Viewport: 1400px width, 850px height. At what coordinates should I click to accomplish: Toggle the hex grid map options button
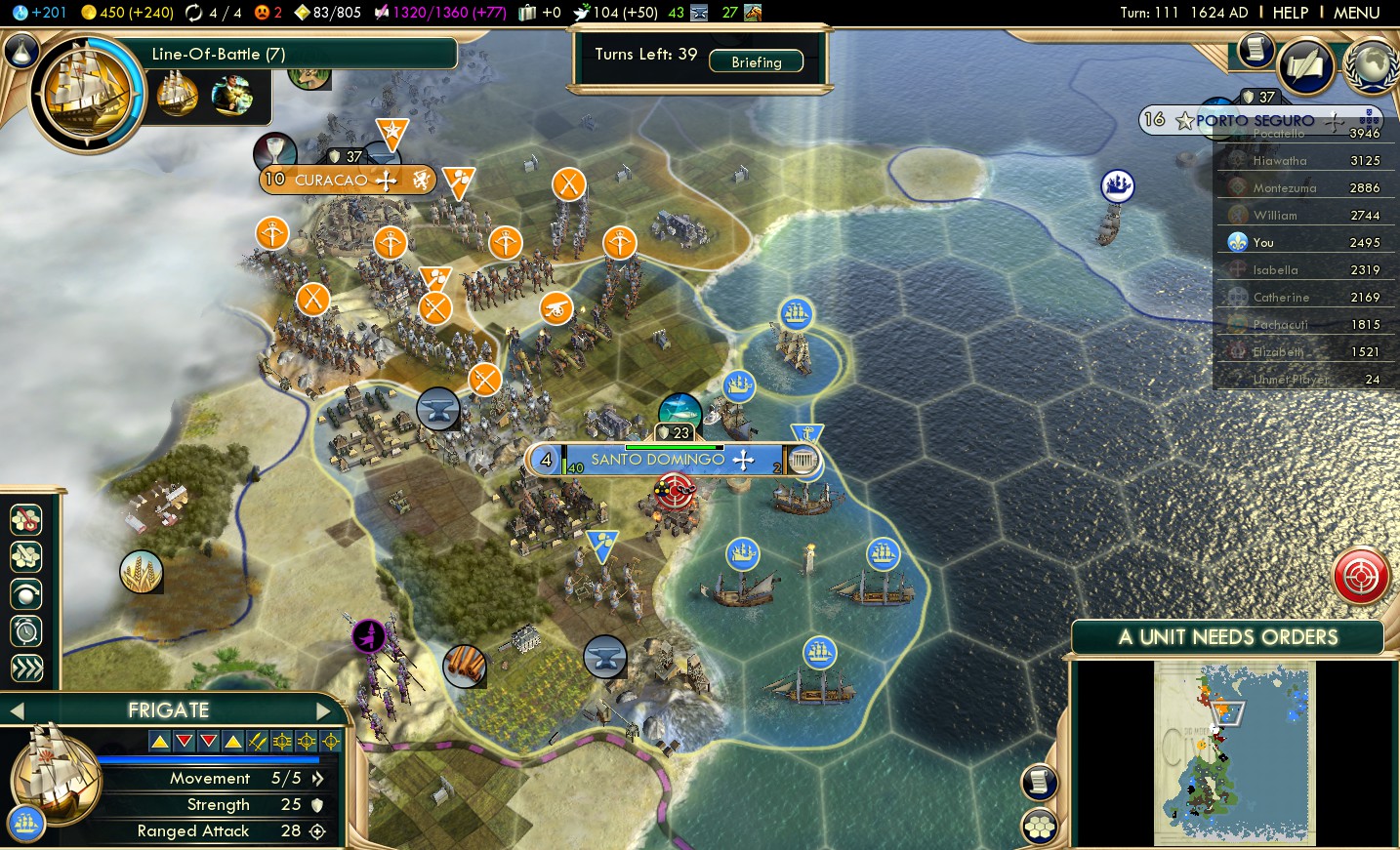[1040, 827]
